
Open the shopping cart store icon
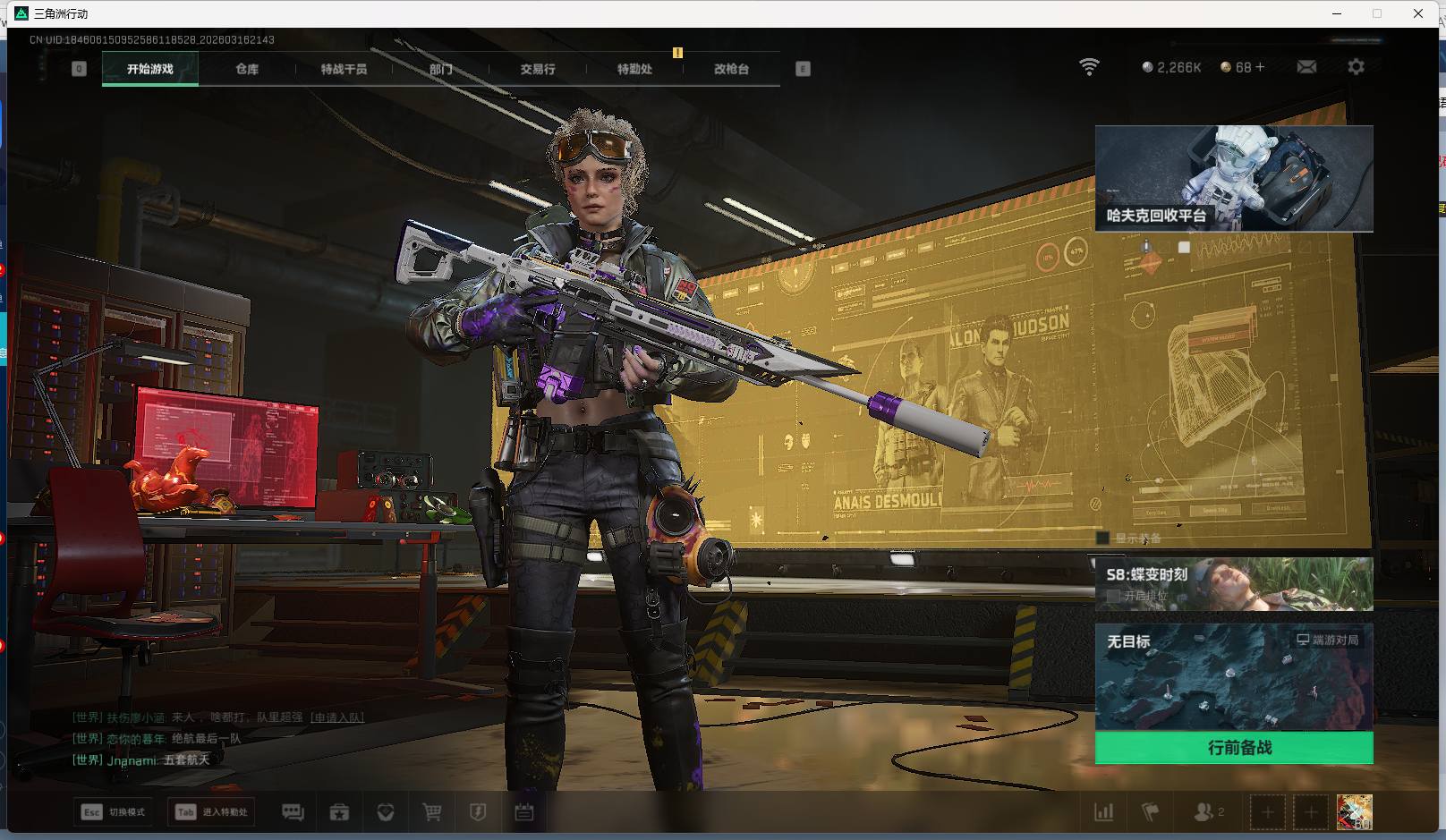coord(432,812)
